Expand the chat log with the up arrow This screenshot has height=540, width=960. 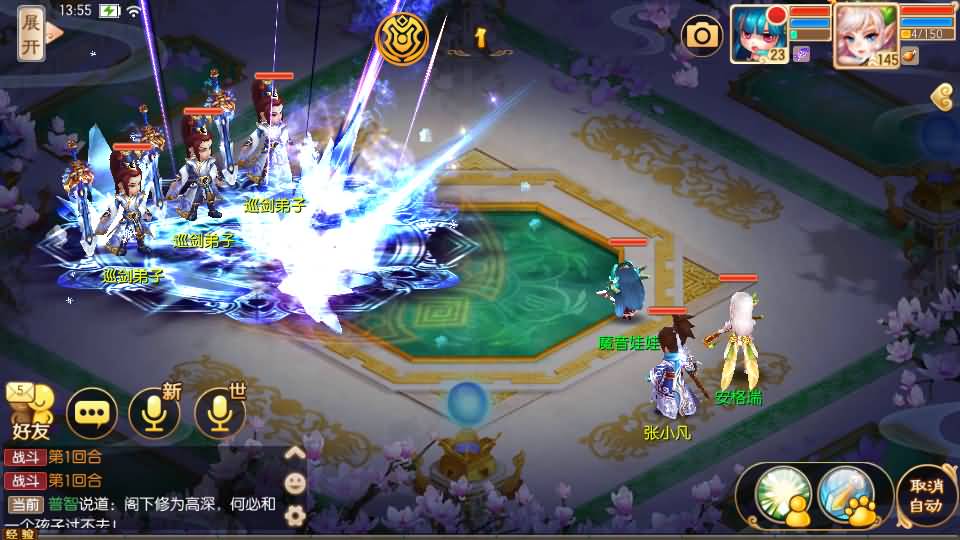click(x=295, y=453)
